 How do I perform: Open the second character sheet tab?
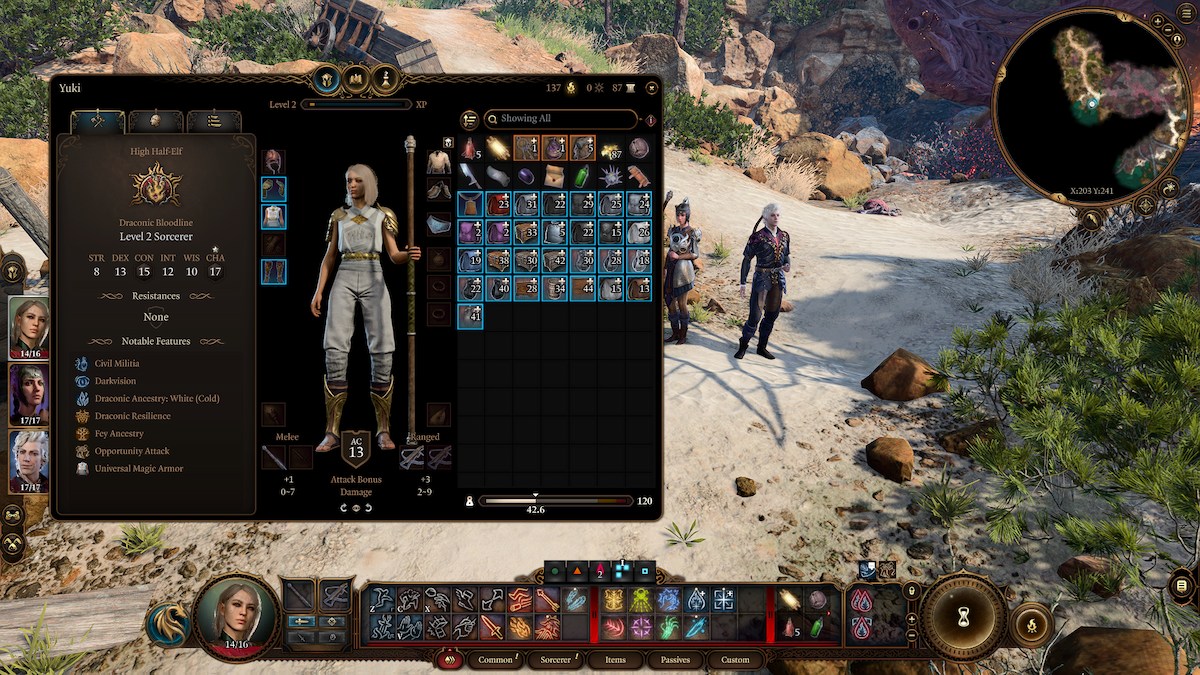(x=155, y=121)
